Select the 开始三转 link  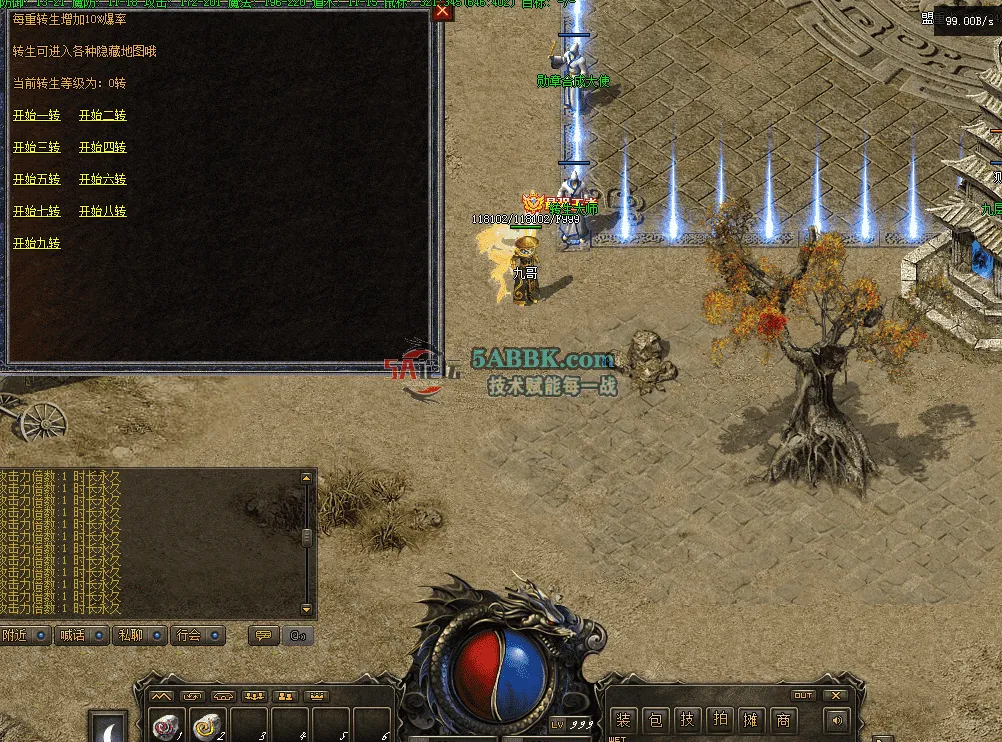(x=37, y=148)
